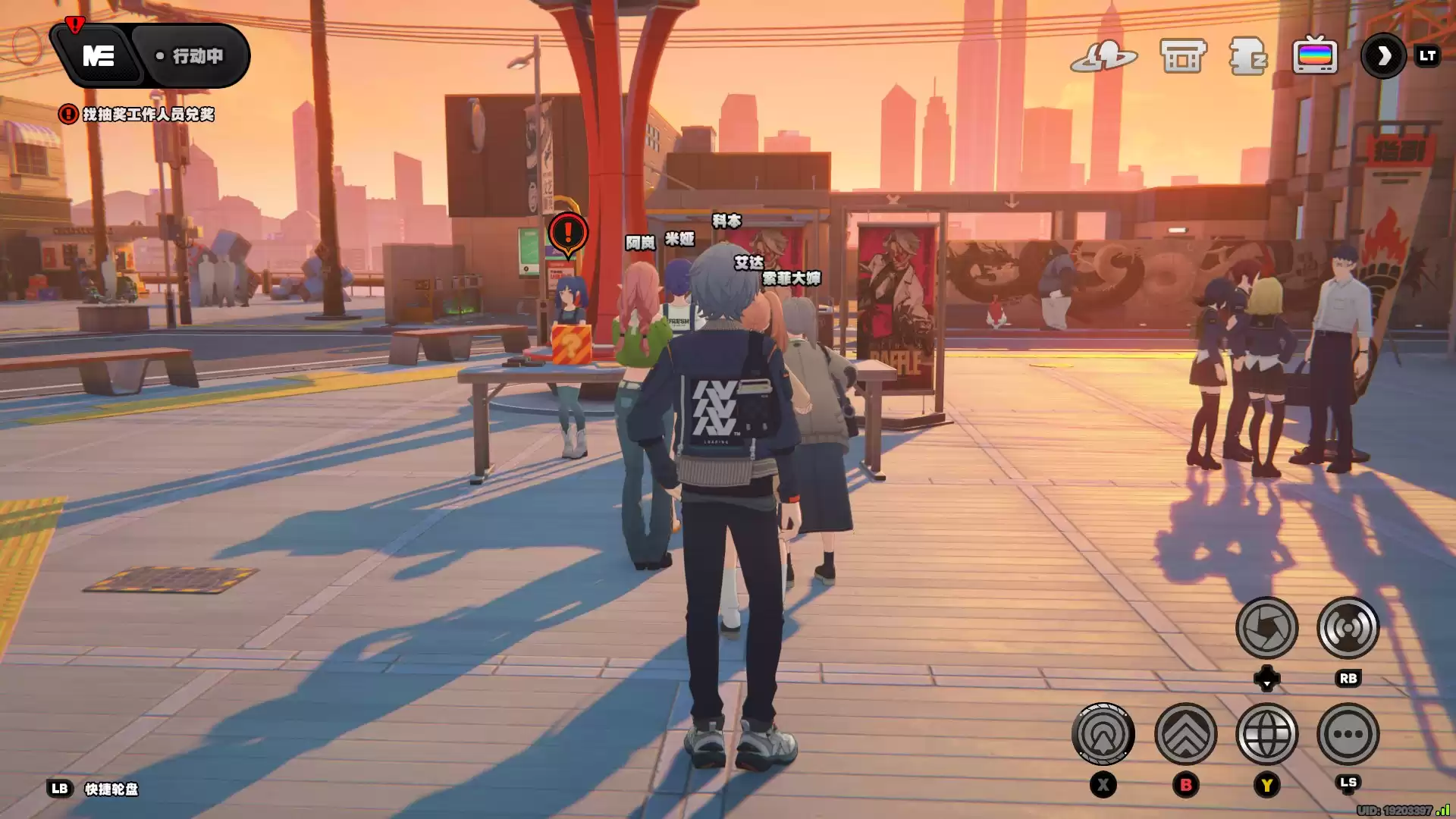Screen dimensions: 1456x819
Task: Select the quest tracker objective text
Action: point(148,115)
